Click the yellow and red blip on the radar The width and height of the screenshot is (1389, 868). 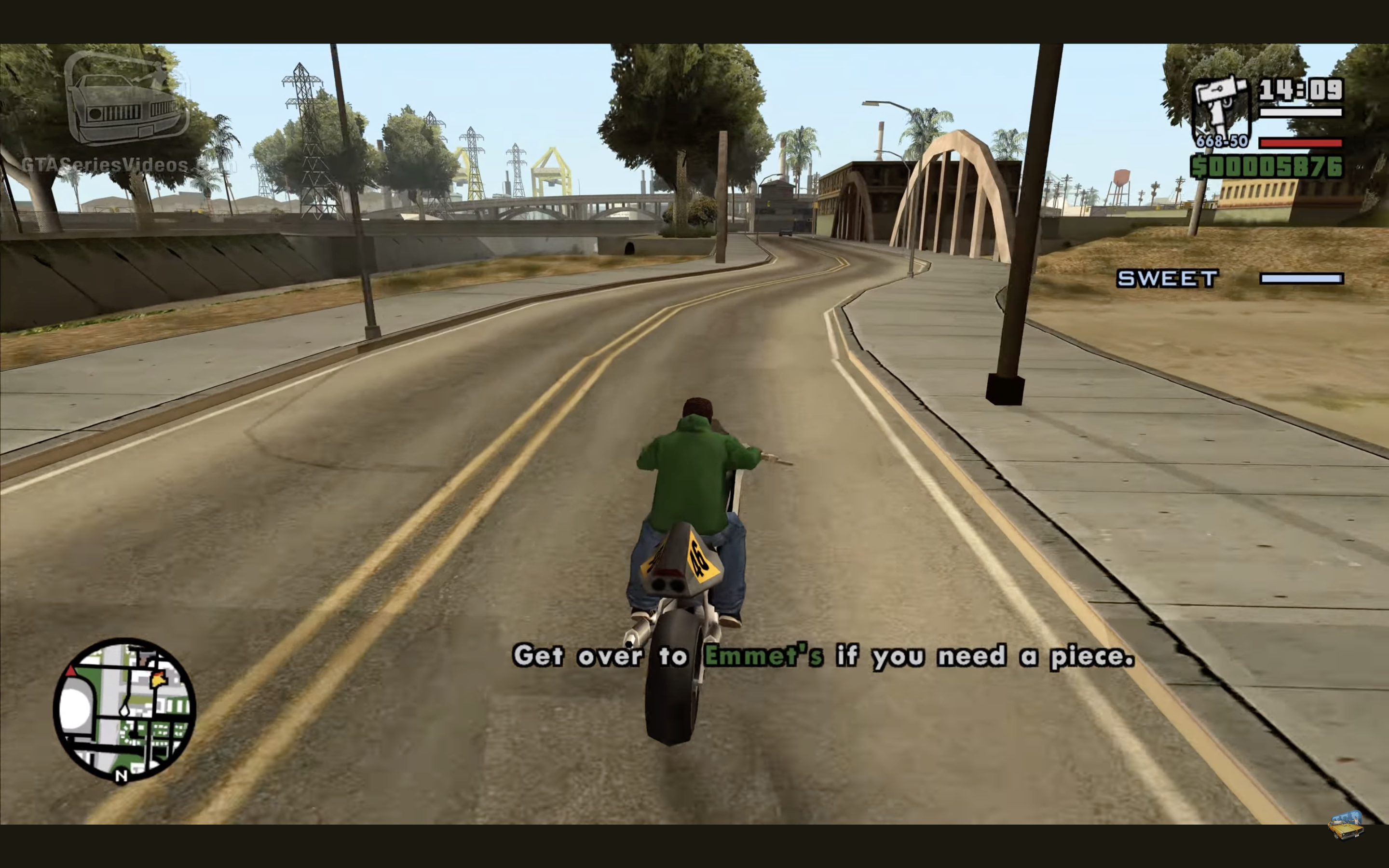(158, 679)
